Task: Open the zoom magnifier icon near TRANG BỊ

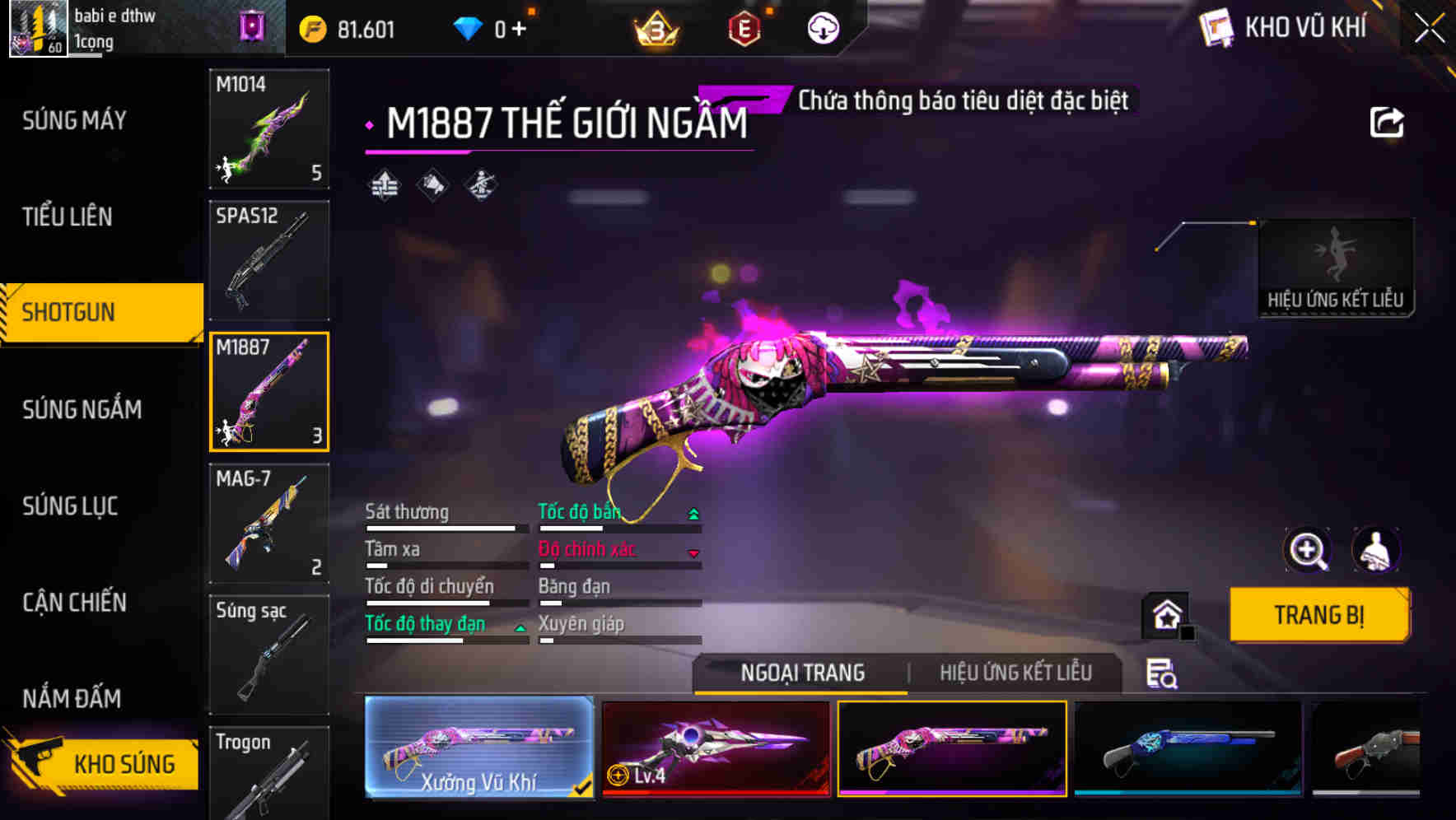Action: point(1309,550)
